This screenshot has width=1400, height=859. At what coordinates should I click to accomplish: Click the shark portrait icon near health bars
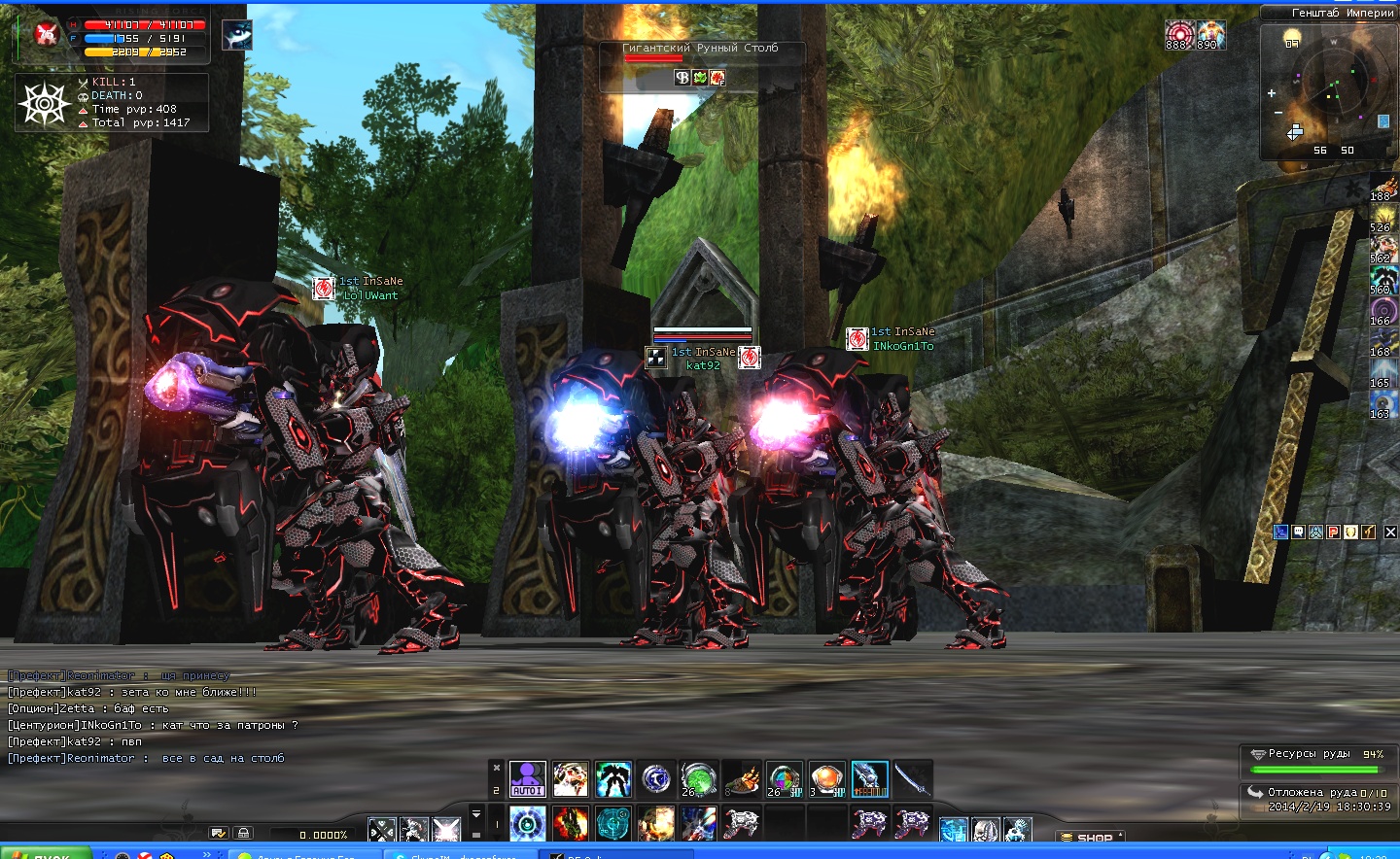237,35
